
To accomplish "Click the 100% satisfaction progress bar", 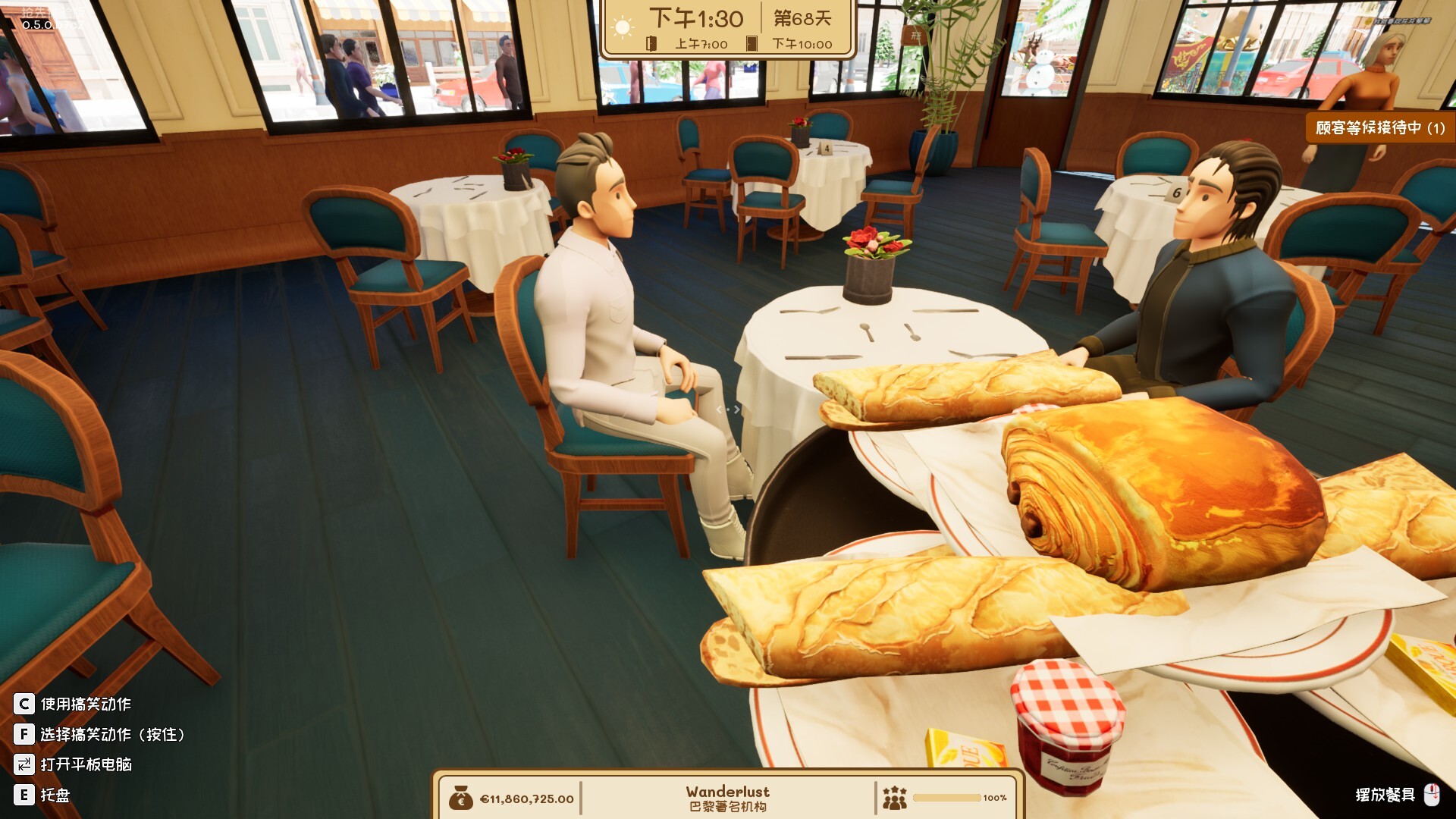I will click(x=949, y=796).
